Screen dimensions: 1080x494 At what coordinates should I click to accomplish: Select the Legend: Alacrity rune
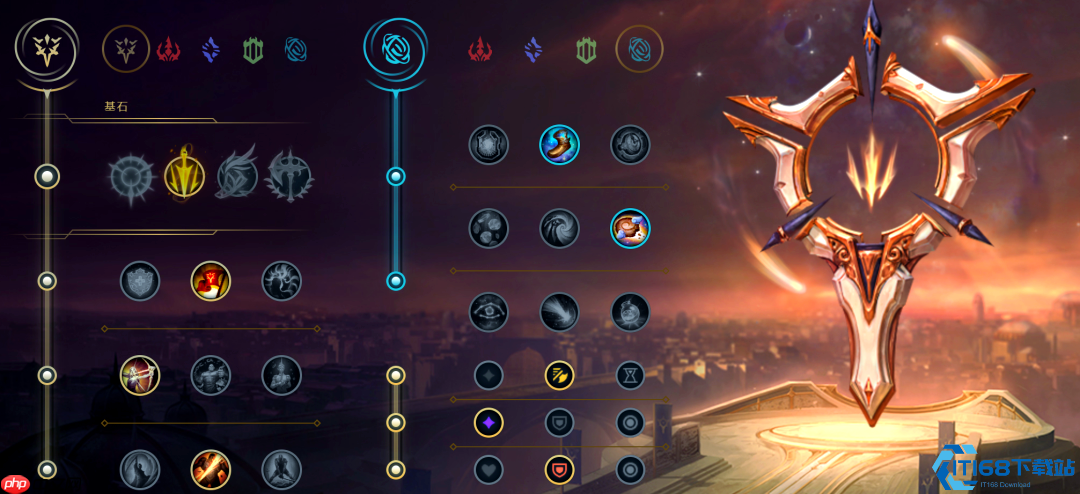140,375
